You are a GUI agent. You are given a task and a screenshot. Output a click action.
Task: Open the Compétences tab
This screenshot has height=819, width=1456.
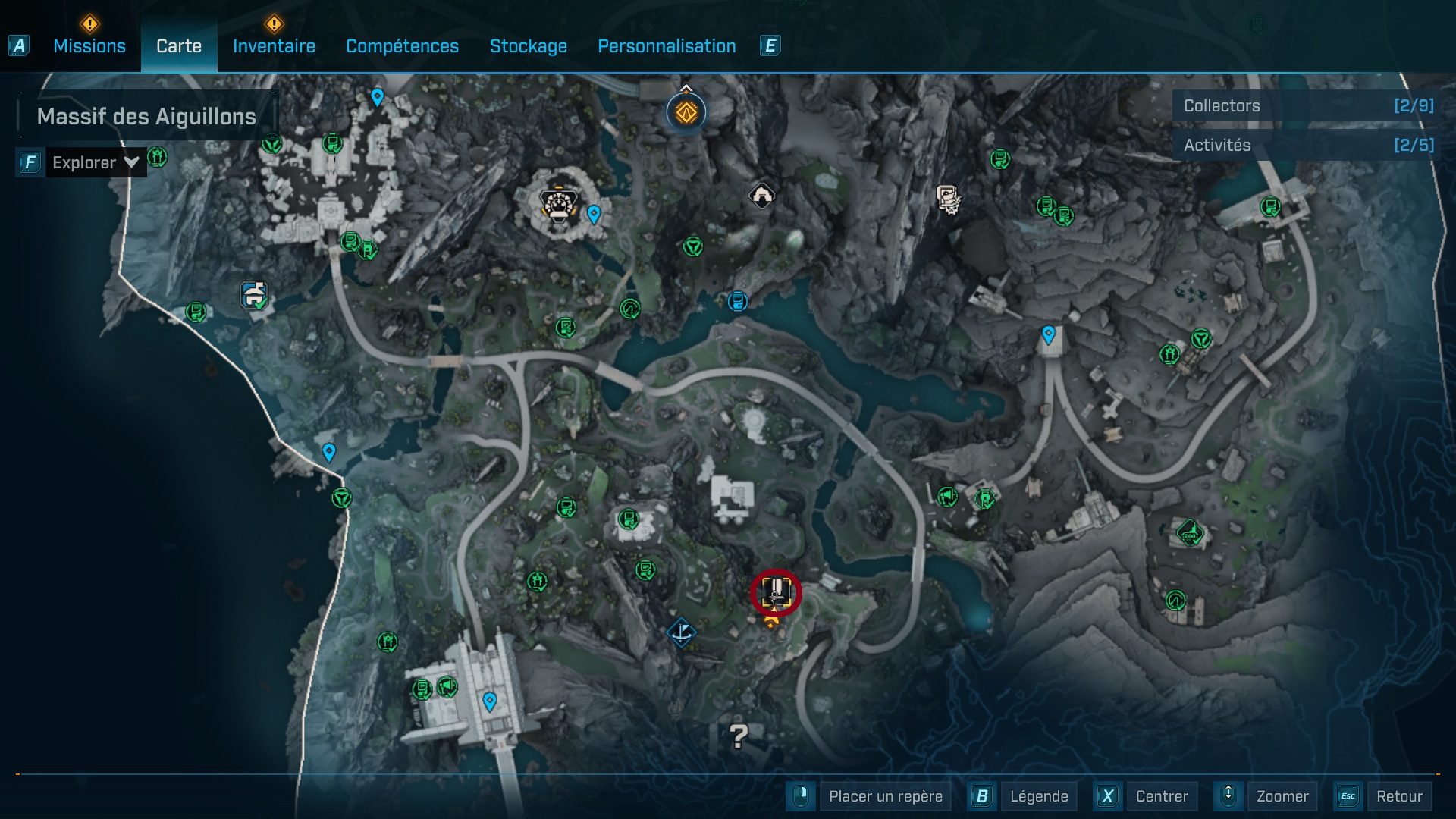[402, 46]
